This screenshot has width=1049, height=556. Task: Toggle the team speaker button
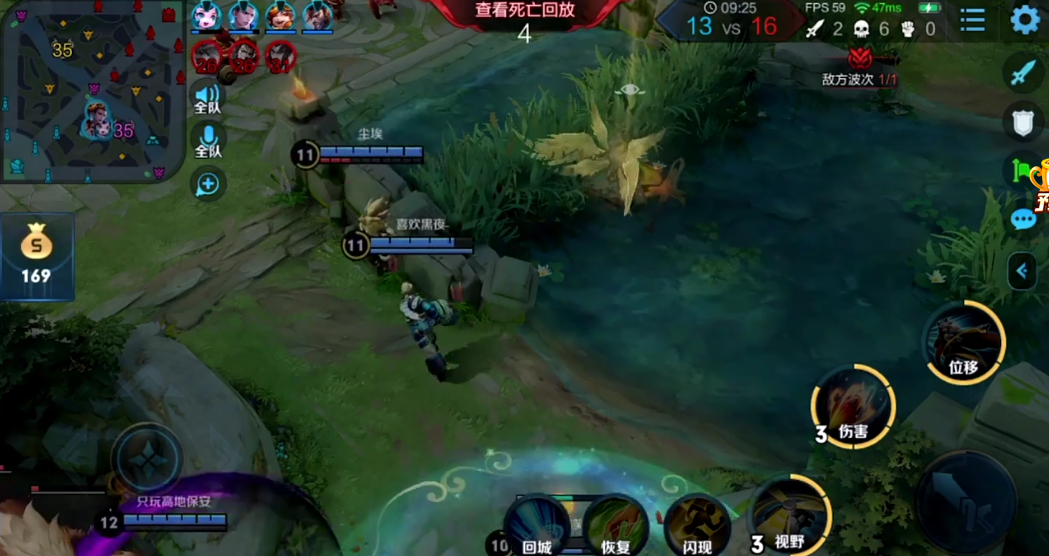point(208,100)
